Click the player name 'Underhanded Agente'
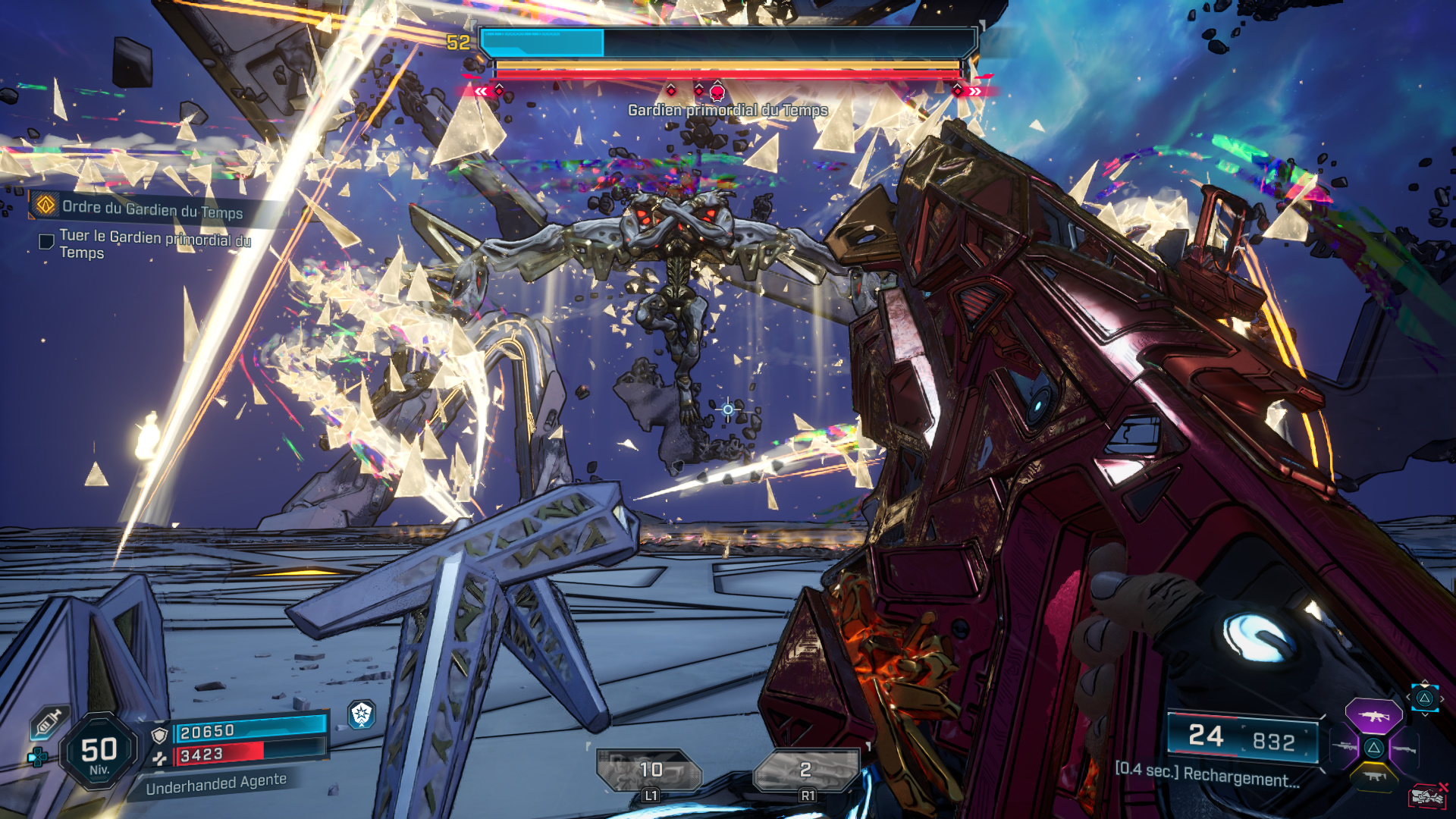1456x819 pixels. click(x=215, y=784)
